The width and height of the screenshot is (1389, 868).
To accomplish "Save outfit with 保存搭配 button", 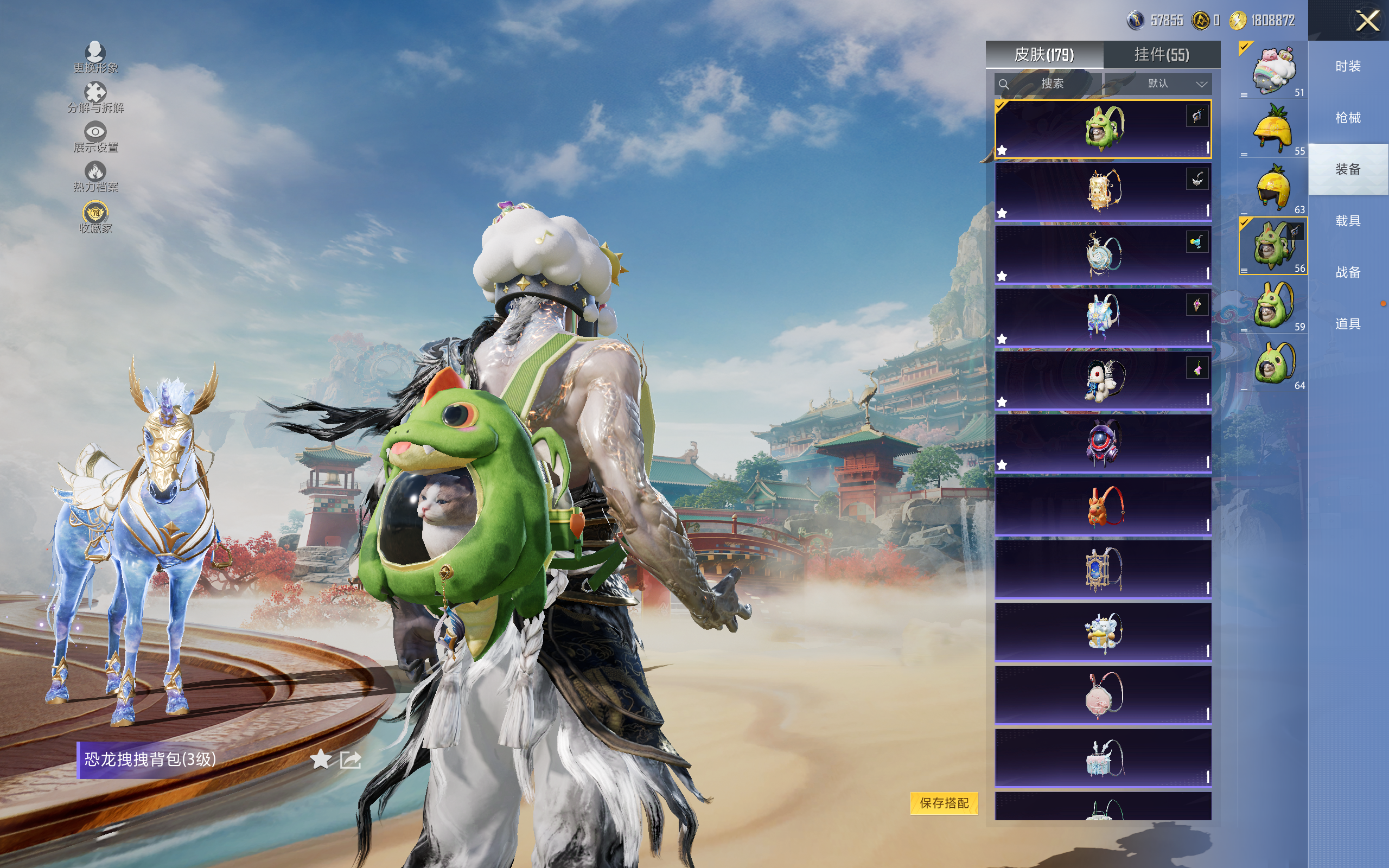I will (944, 802).
